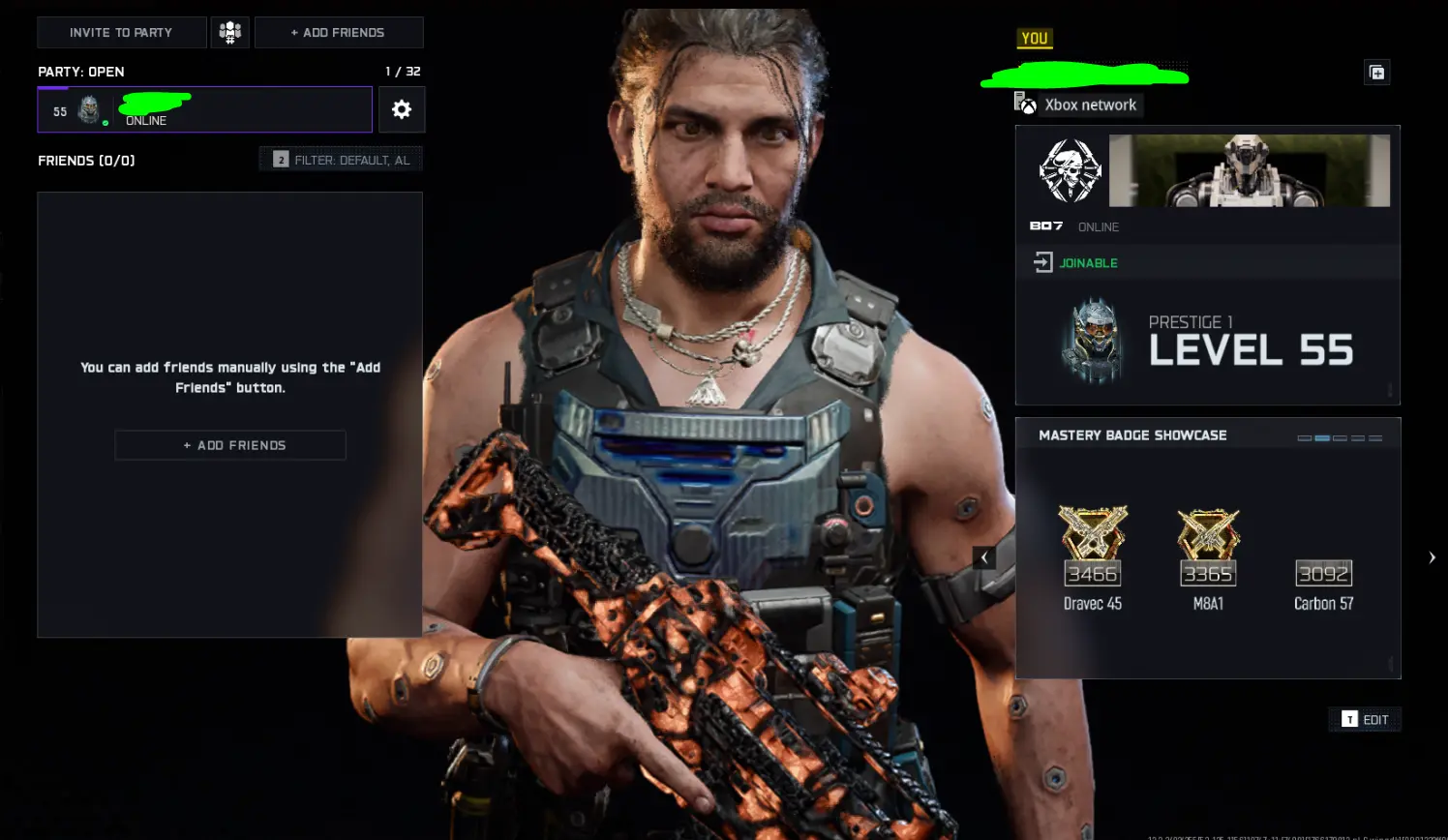Inspect the Carbon 57 badge counter
This screenshot has width=1448, height=840.
tap(1322, 573)
